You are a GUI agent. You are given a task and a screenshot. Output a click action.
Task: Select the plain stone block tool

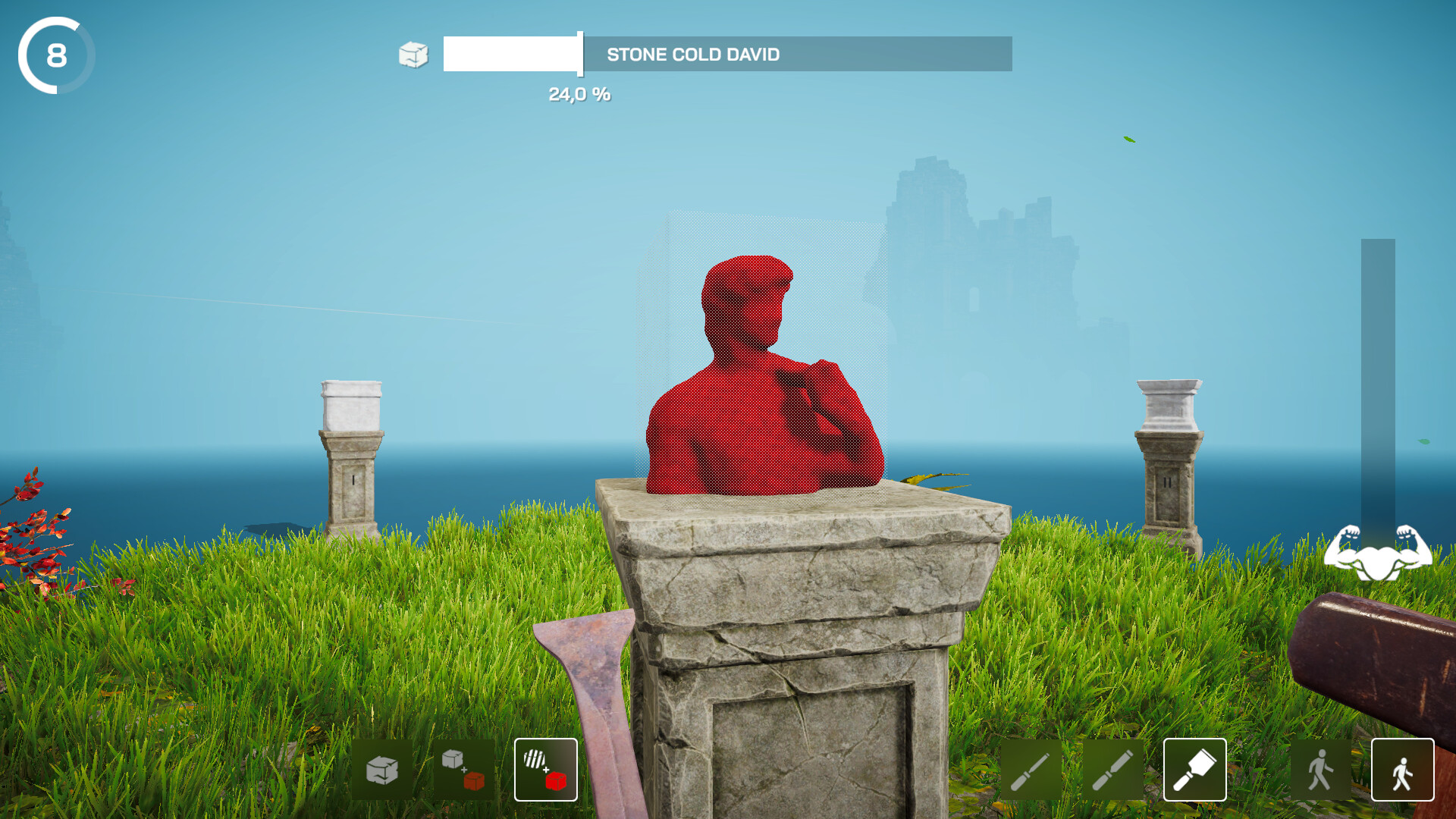coord(383,770)
